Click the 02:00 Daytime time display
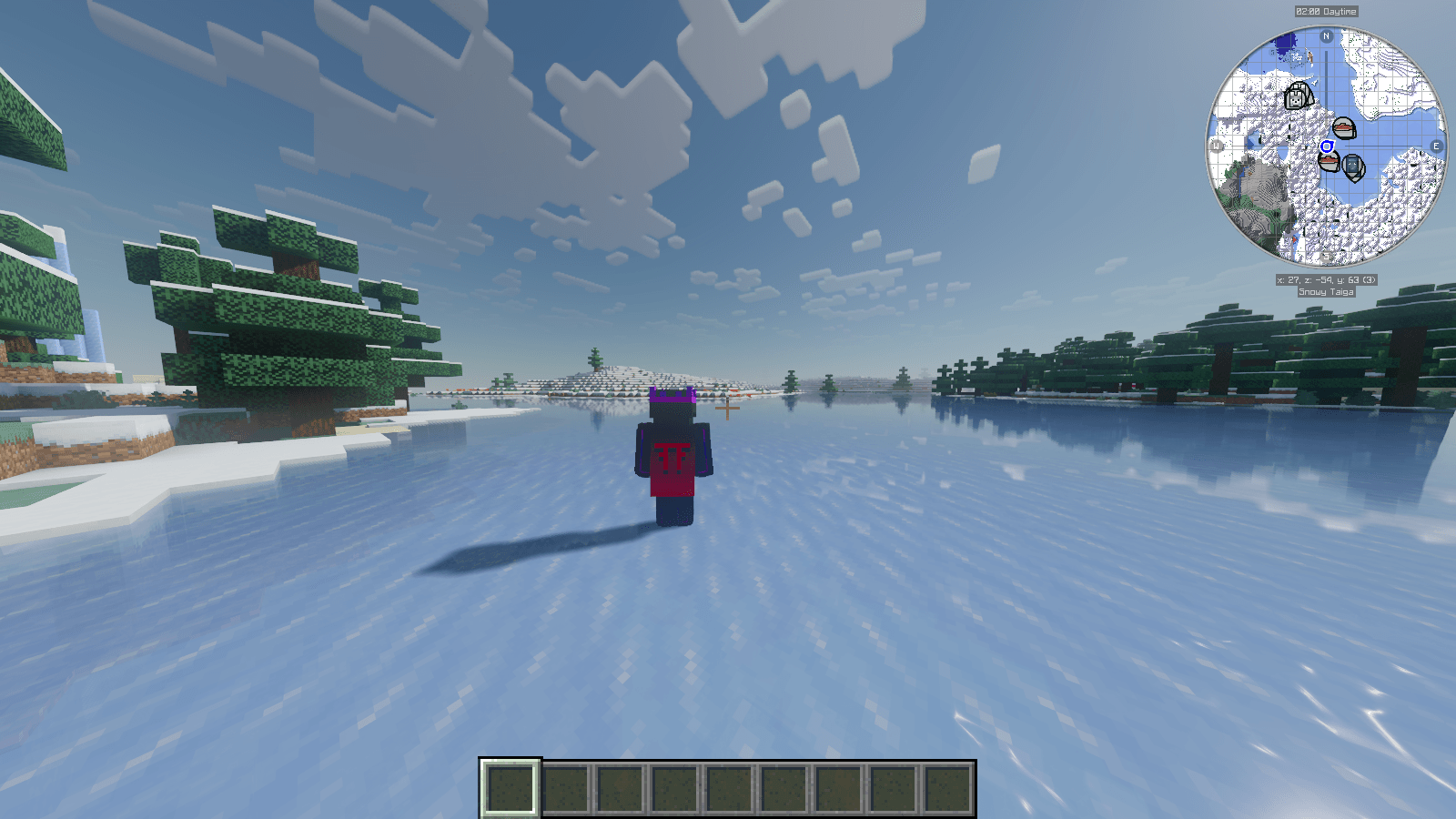This screenshot has width=1456, height=819. point(1327,12)
